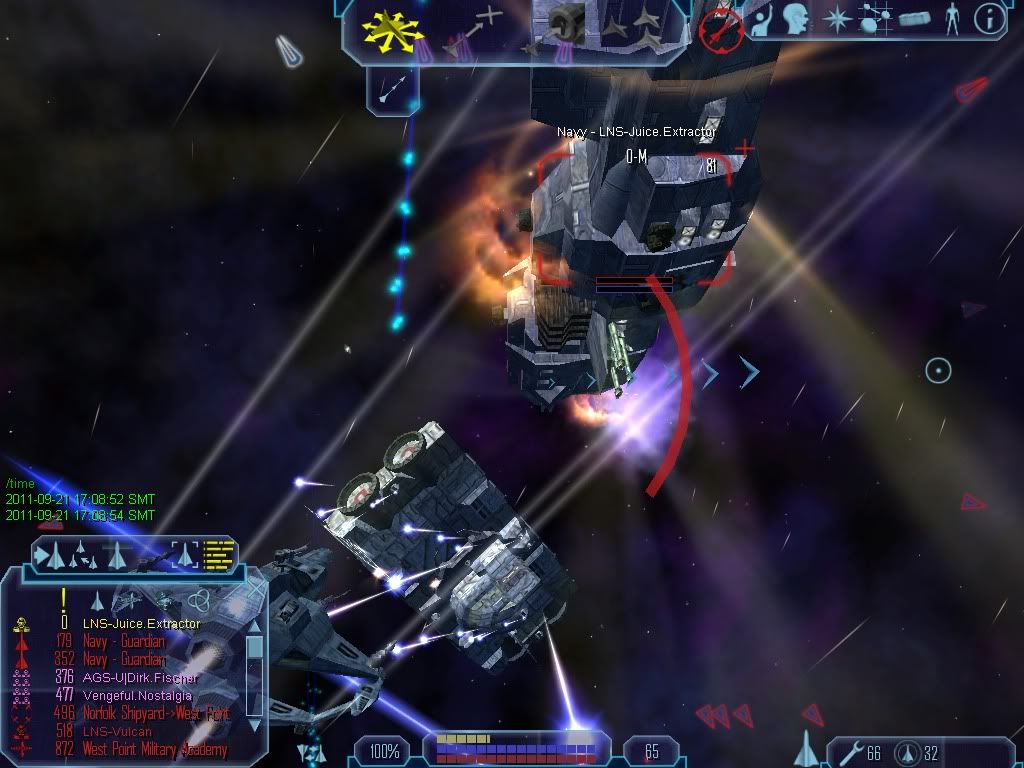The image size is (1024, 768).
Task: Open the Neural Net head icon
Action: tap(796, 19)
